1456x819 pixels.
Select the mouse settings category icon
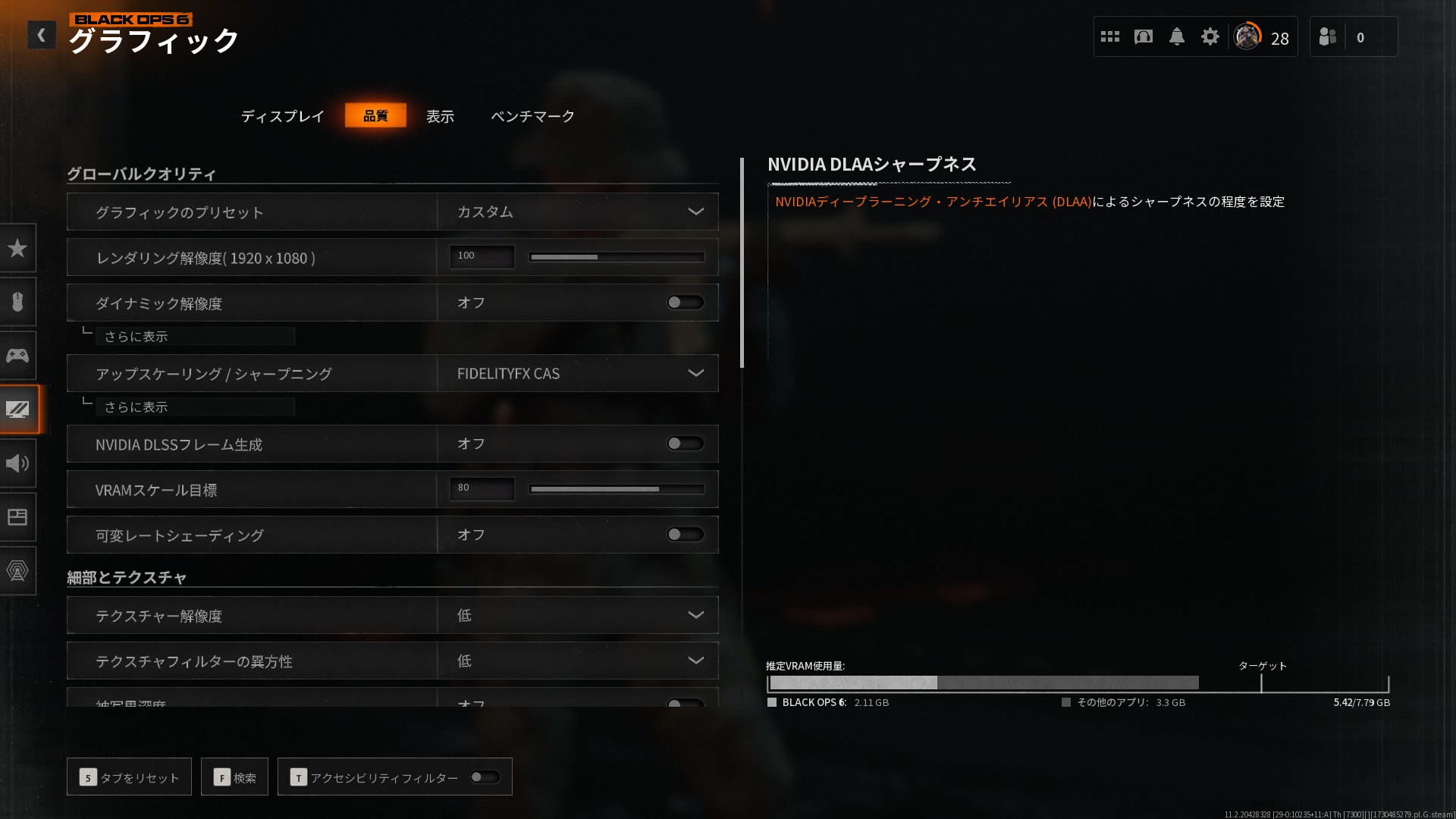[x=19, y=302]
